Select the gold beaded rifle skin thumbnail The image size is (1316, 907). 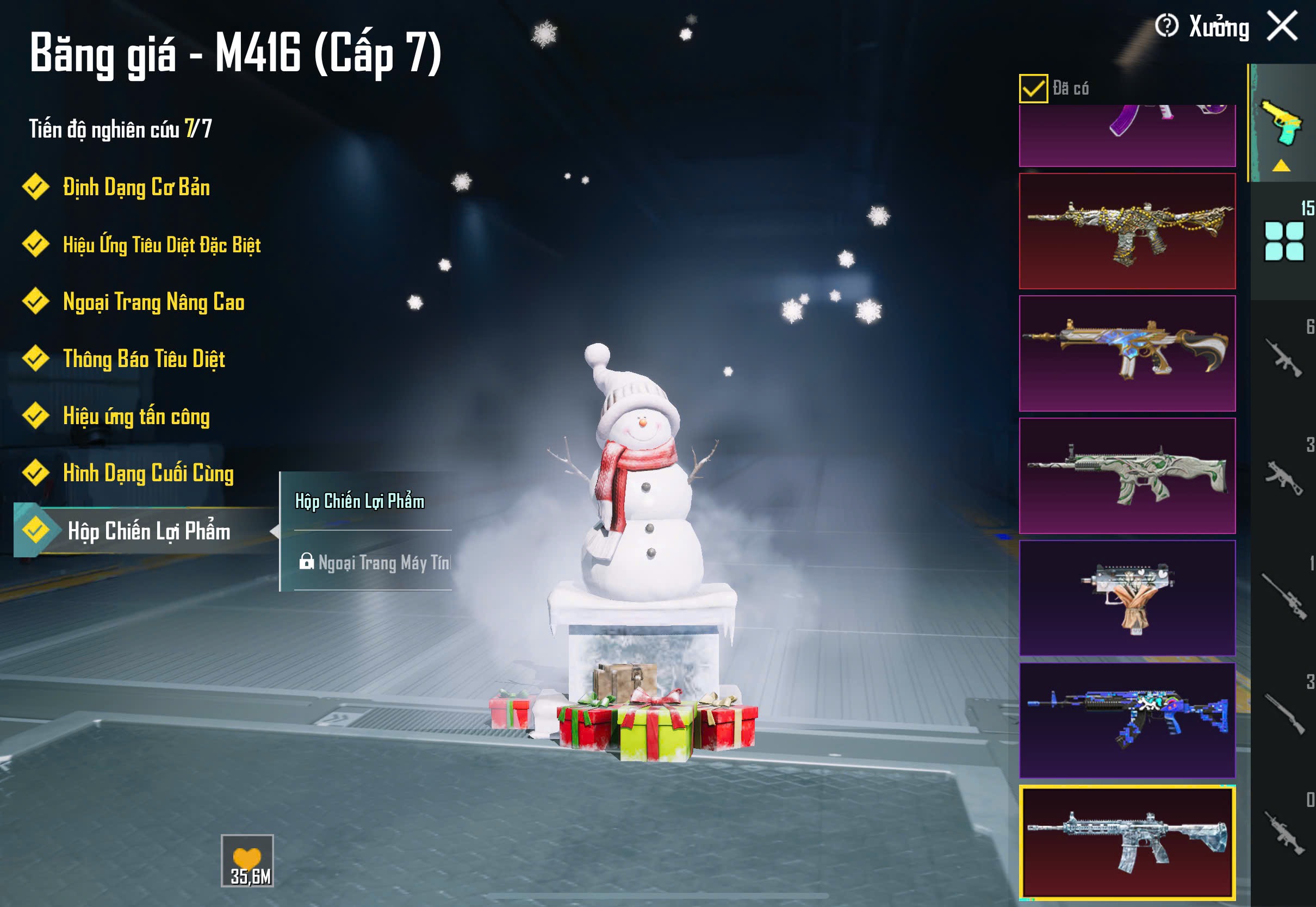[1127, 231]
